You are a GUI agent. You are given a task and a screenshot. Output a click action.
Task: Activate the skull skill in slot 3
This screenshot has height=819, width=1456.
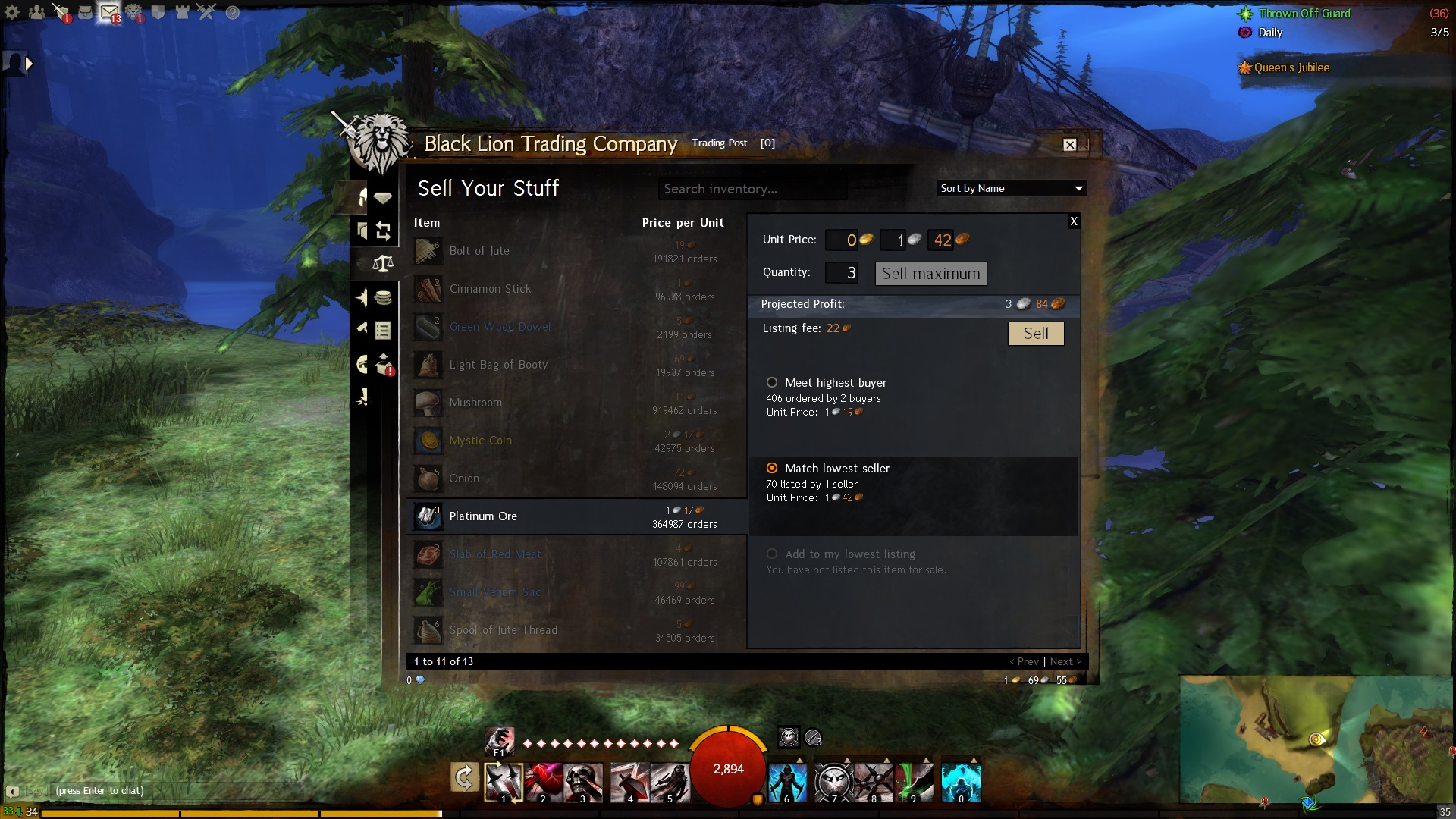[x=582, y=781]
